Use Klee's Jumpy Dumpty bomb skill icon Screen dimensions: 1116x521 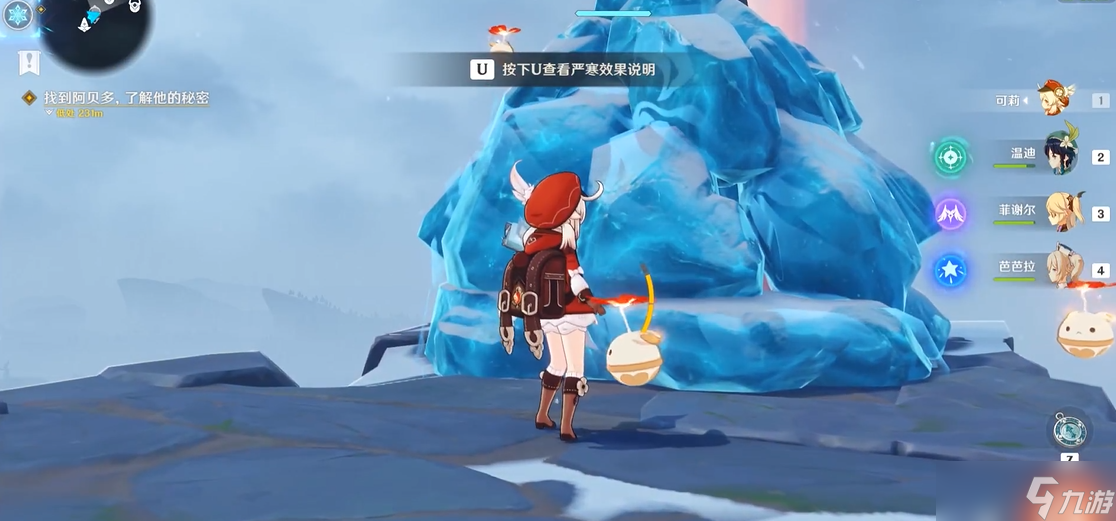[1086, 331]
